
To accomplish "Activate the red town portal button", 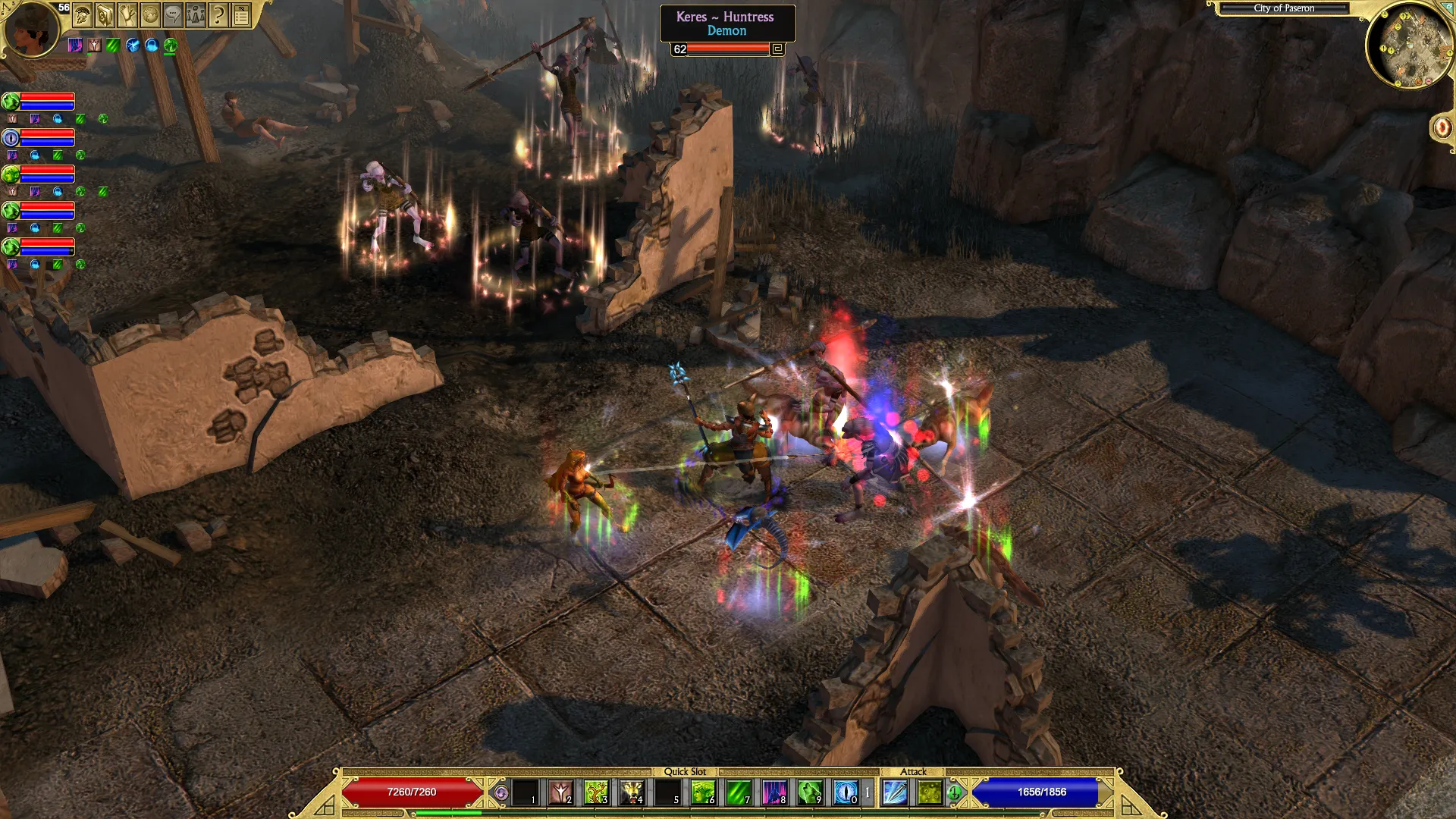I will [1442, 127].
